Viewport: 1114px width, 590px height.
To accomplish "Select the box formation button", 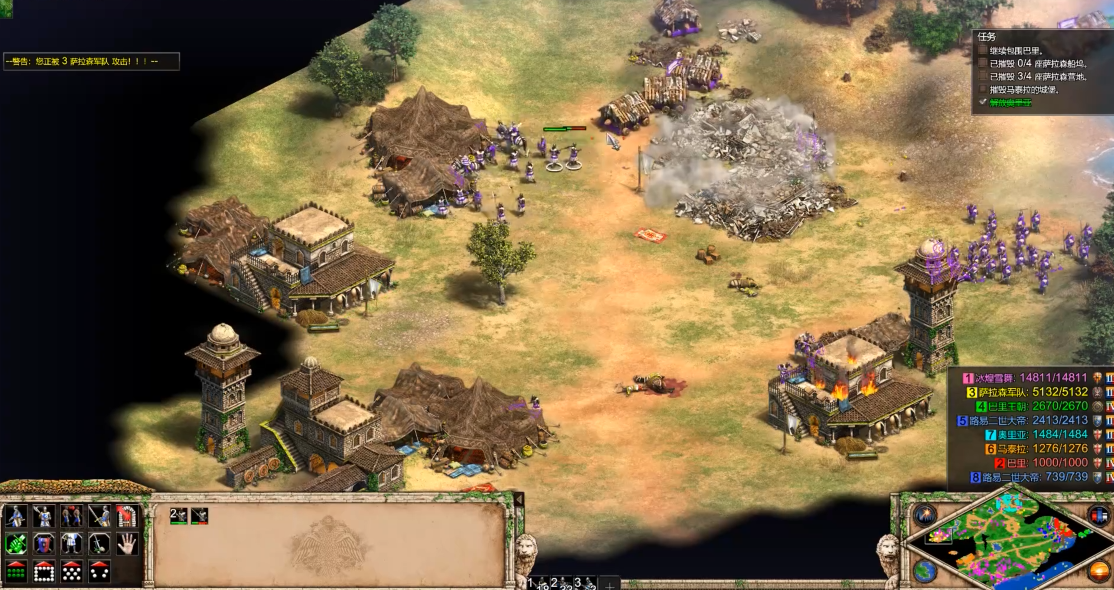I will 43,571.
